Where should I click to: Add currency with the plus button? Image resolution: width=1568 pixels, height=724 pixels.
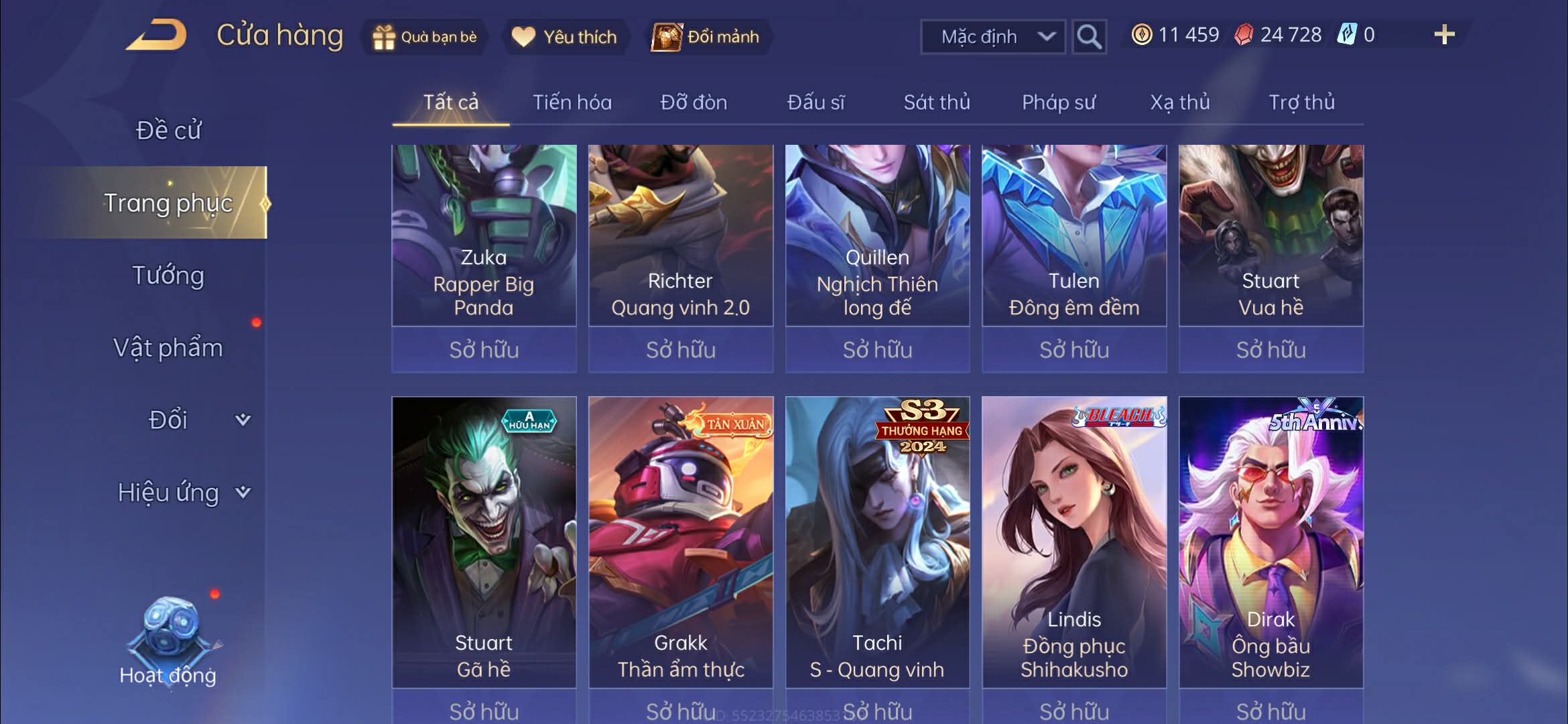[1444, 35]
